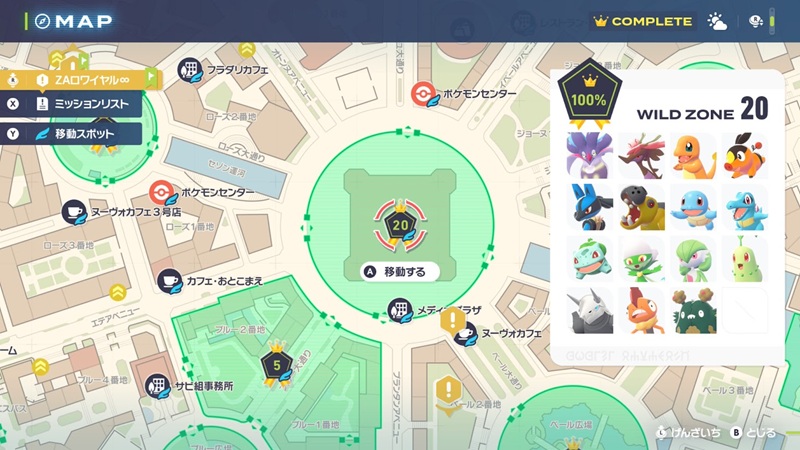Image resolution: width=800 pixels, height=450 pixels.
Task: Pick the Squirtle thumbnail
Action: pos(693,206)
